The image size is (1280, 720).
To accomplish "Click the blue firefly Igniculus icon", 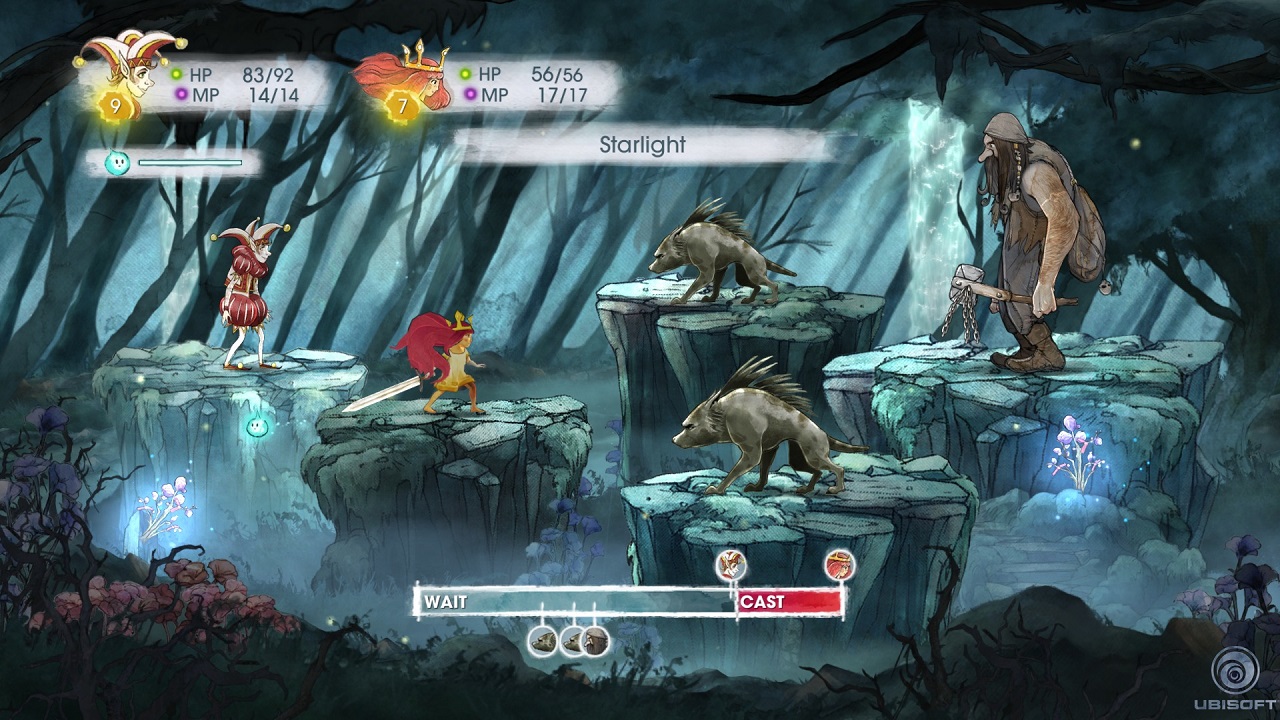I will click(117, 163).
